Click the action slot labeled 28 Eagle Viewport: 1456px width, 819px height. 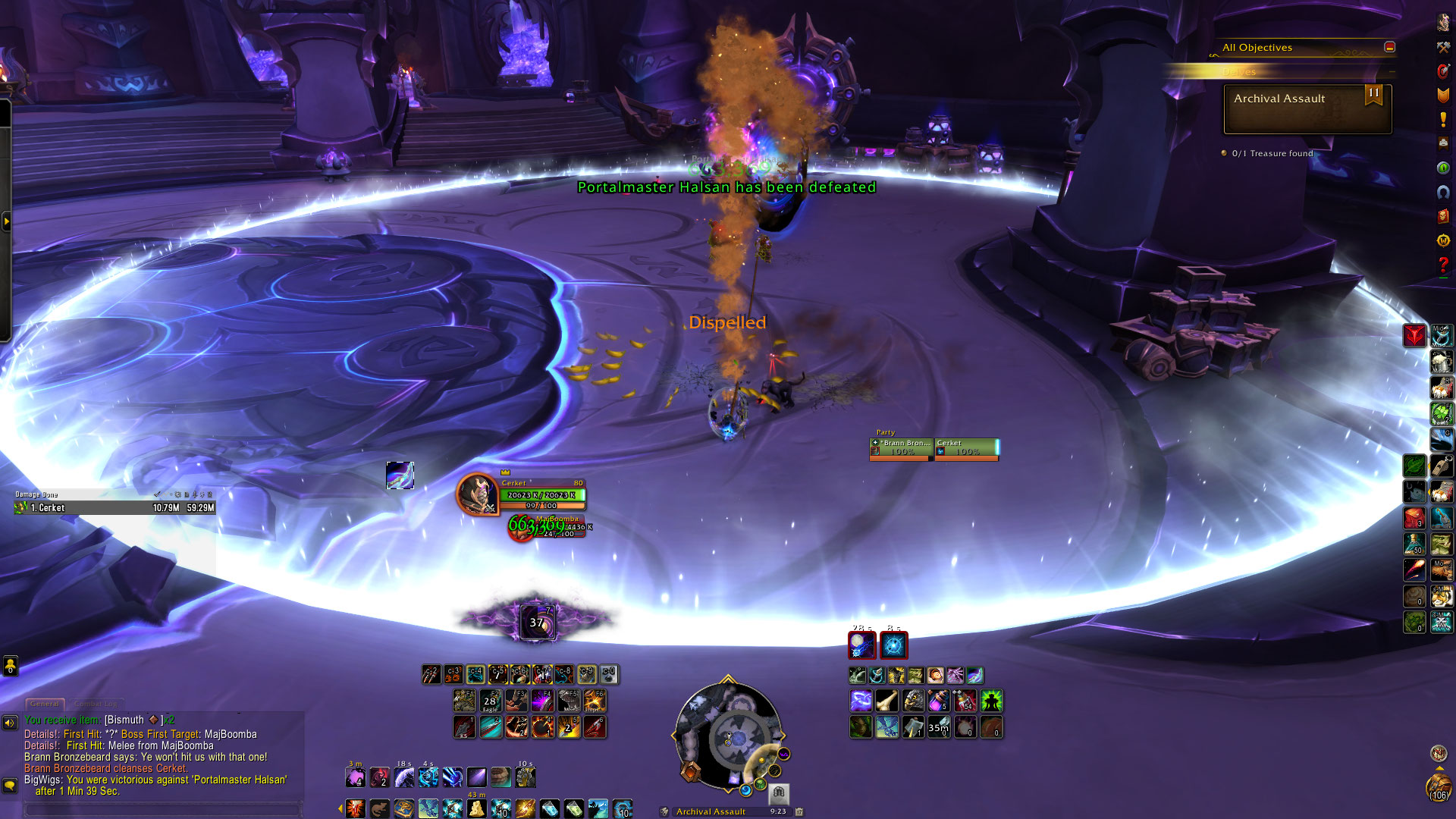(x=490, y=701)
